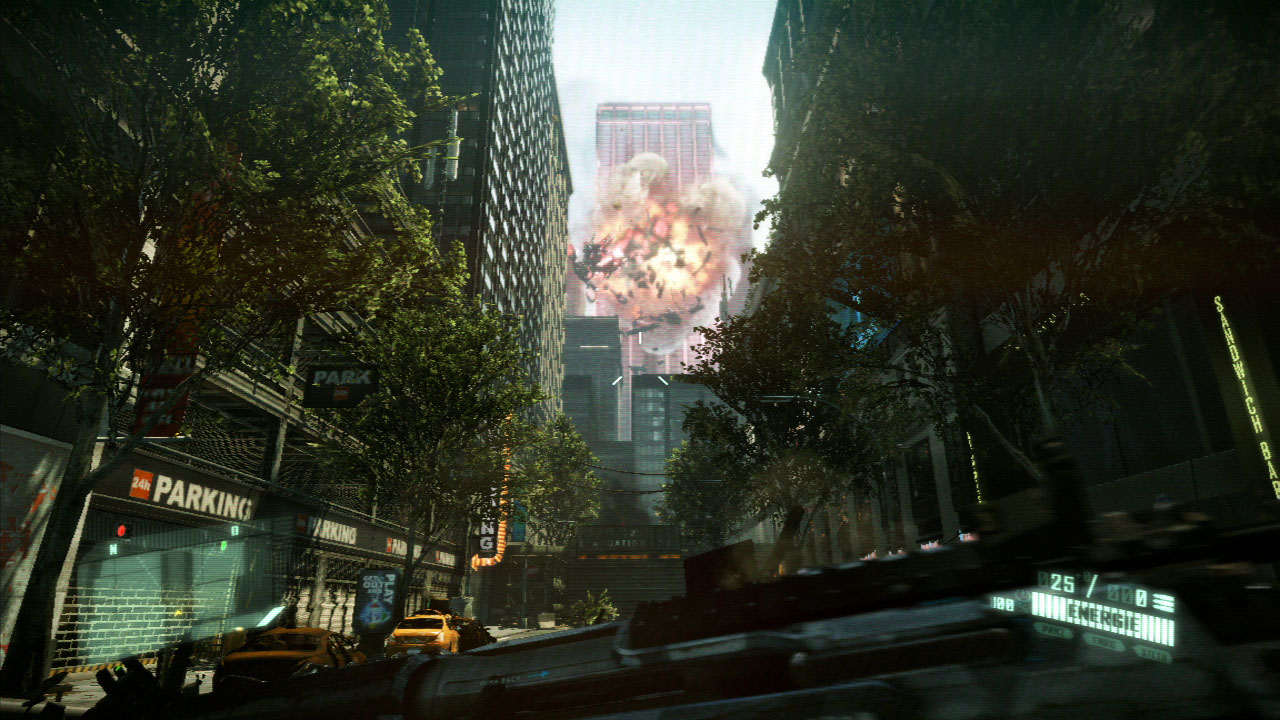Activate the PANZ armor mode indicator
Screen dimensions: 1280x720
pos(1053,632)
